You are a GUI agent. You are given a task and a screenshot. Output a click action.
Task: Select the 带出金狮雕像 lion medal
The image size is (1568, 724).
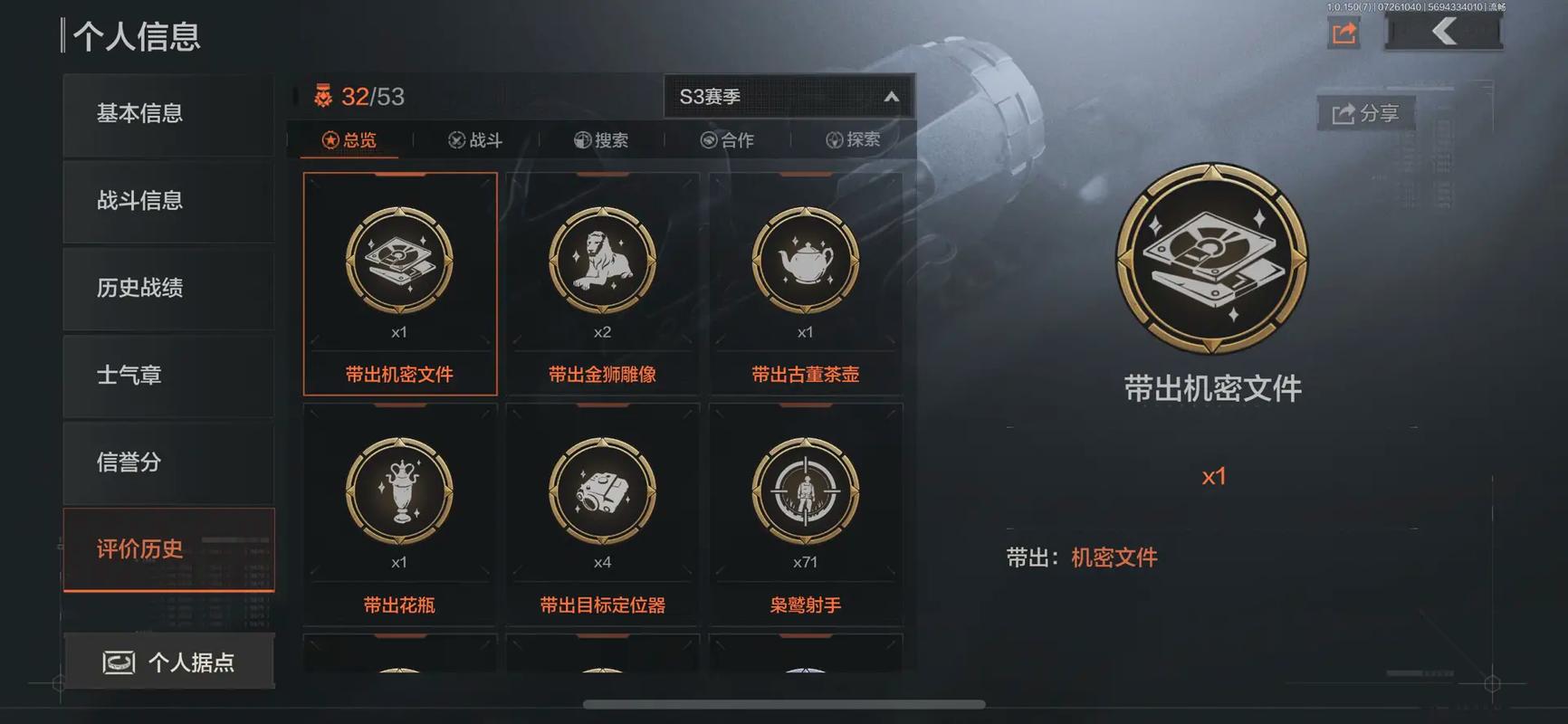602,262
